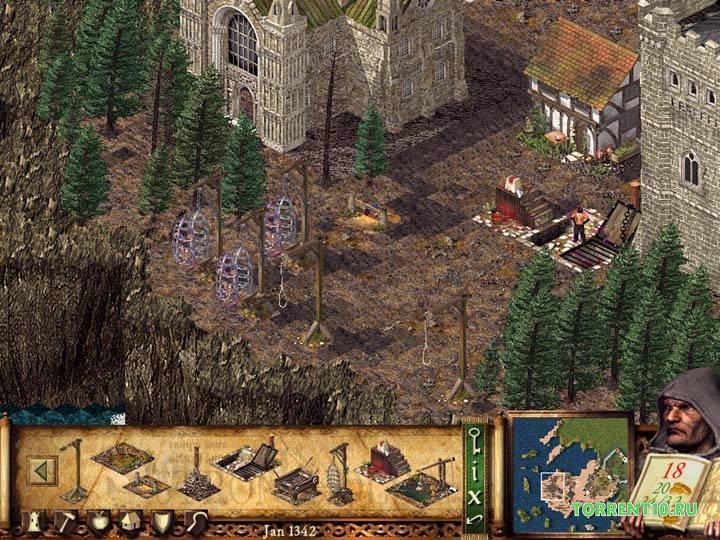720x540 pixels.
Task: Open the house town buildings category
Action: click(130, 520)
